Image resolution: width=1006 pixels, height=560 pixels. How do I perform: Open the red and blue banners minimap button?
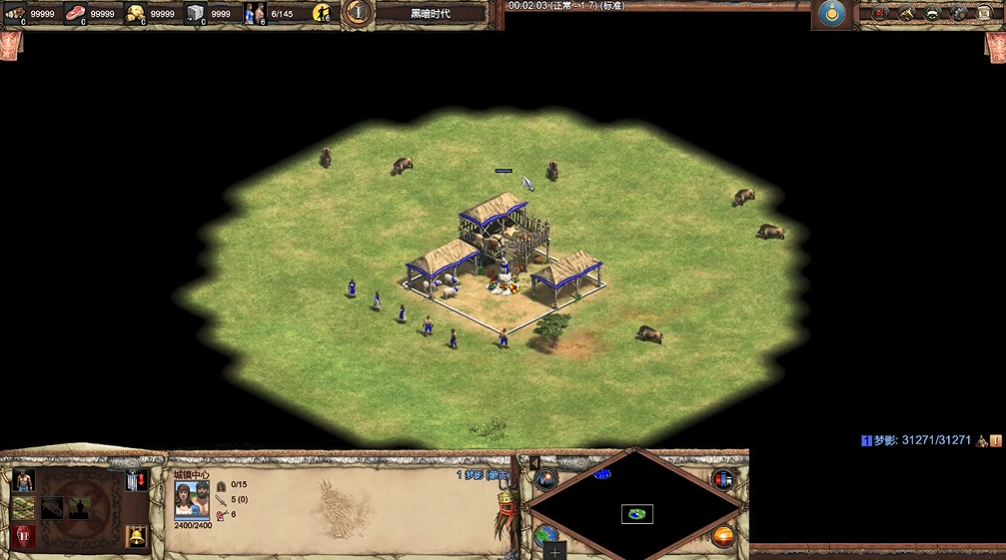[x=723, y=479]
